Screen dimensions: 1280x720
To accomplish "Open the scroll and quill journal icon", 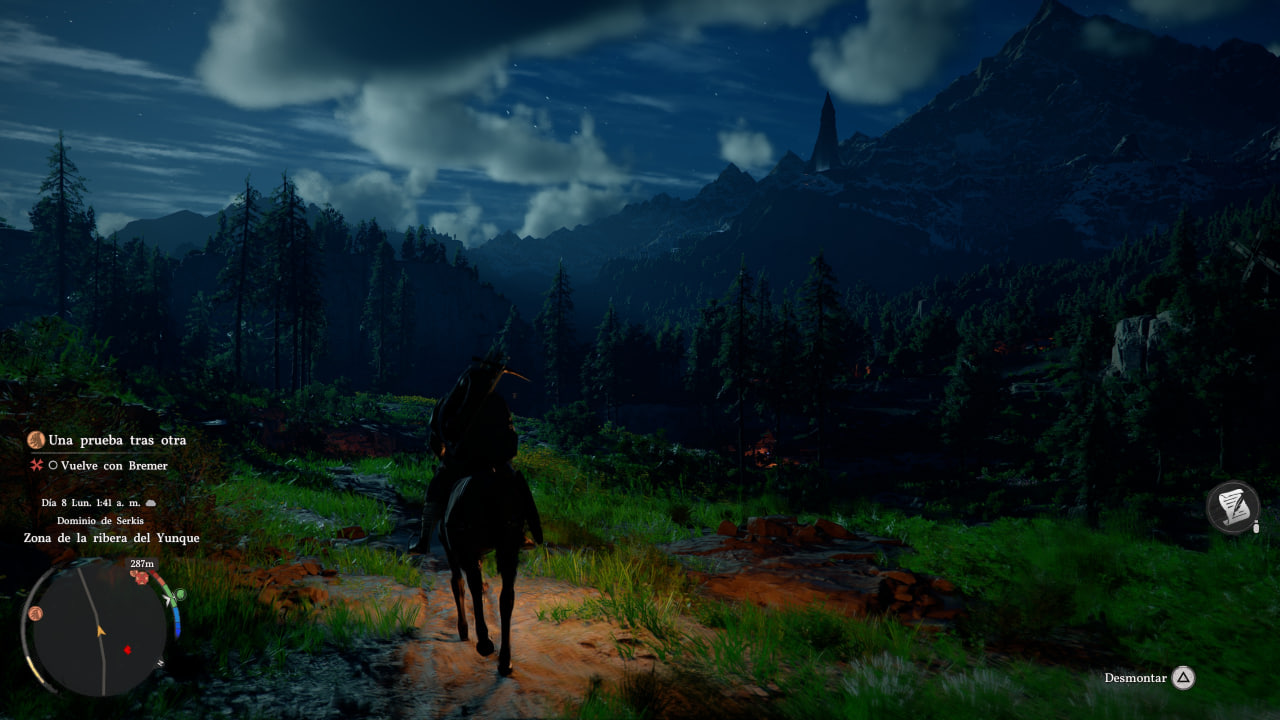I will tap(1232, 507).
